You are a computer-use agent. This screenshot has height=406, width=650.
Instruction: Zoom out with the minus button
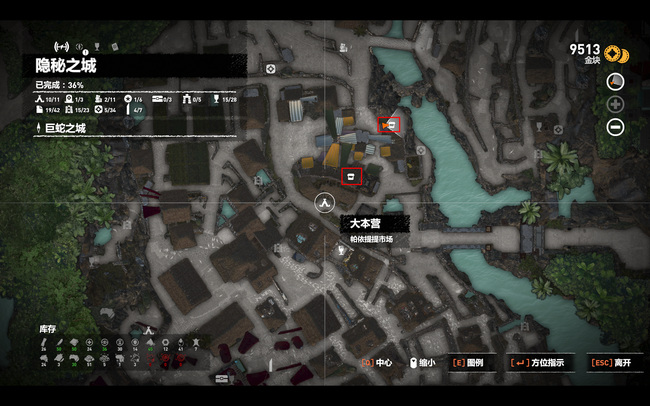pyautogui.click(x=615, y=127)
